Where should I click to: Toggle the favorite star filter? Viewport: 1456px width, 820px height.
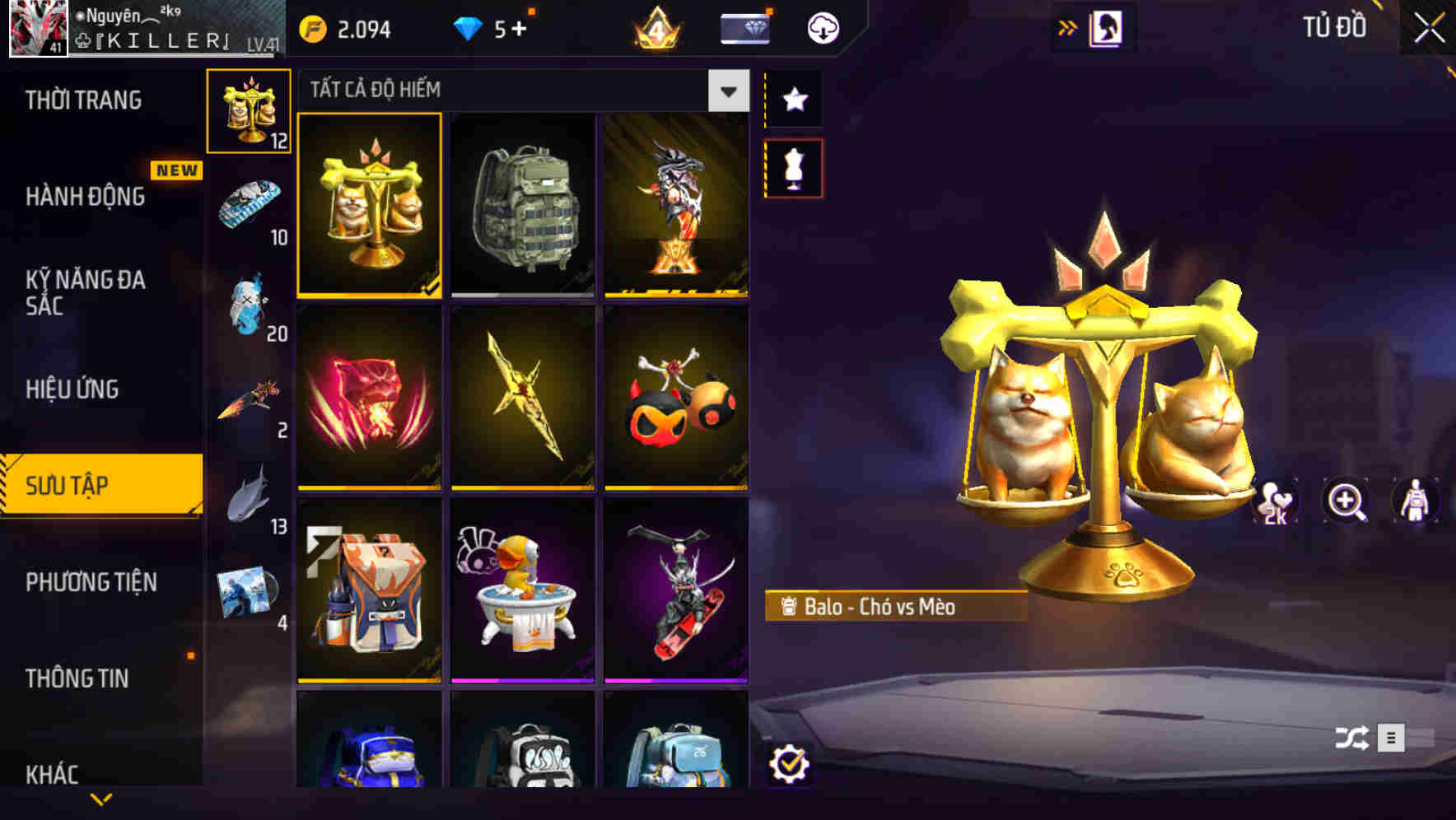(x=793, y=100)
